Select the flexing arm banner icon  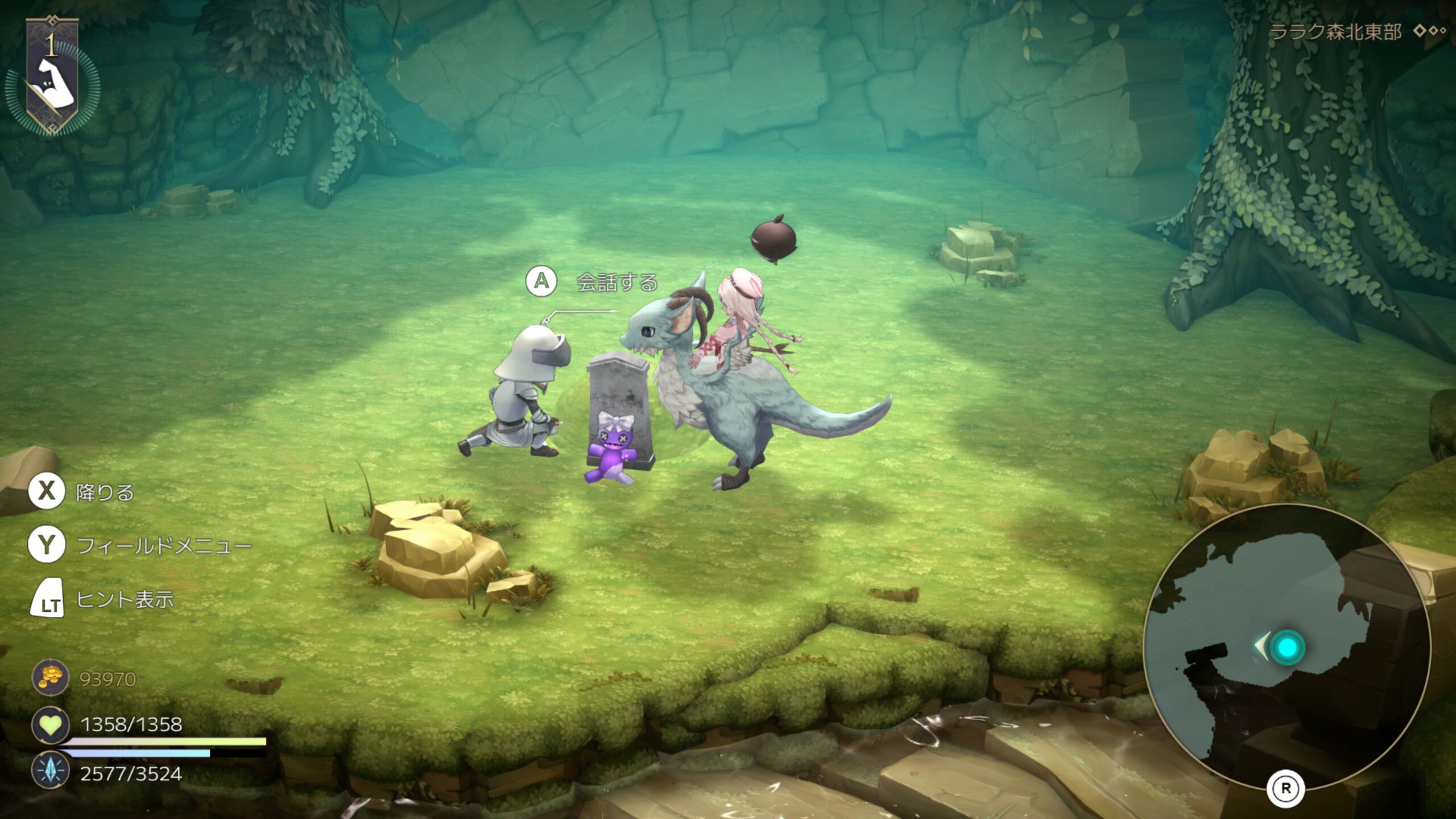click(52, 78)
